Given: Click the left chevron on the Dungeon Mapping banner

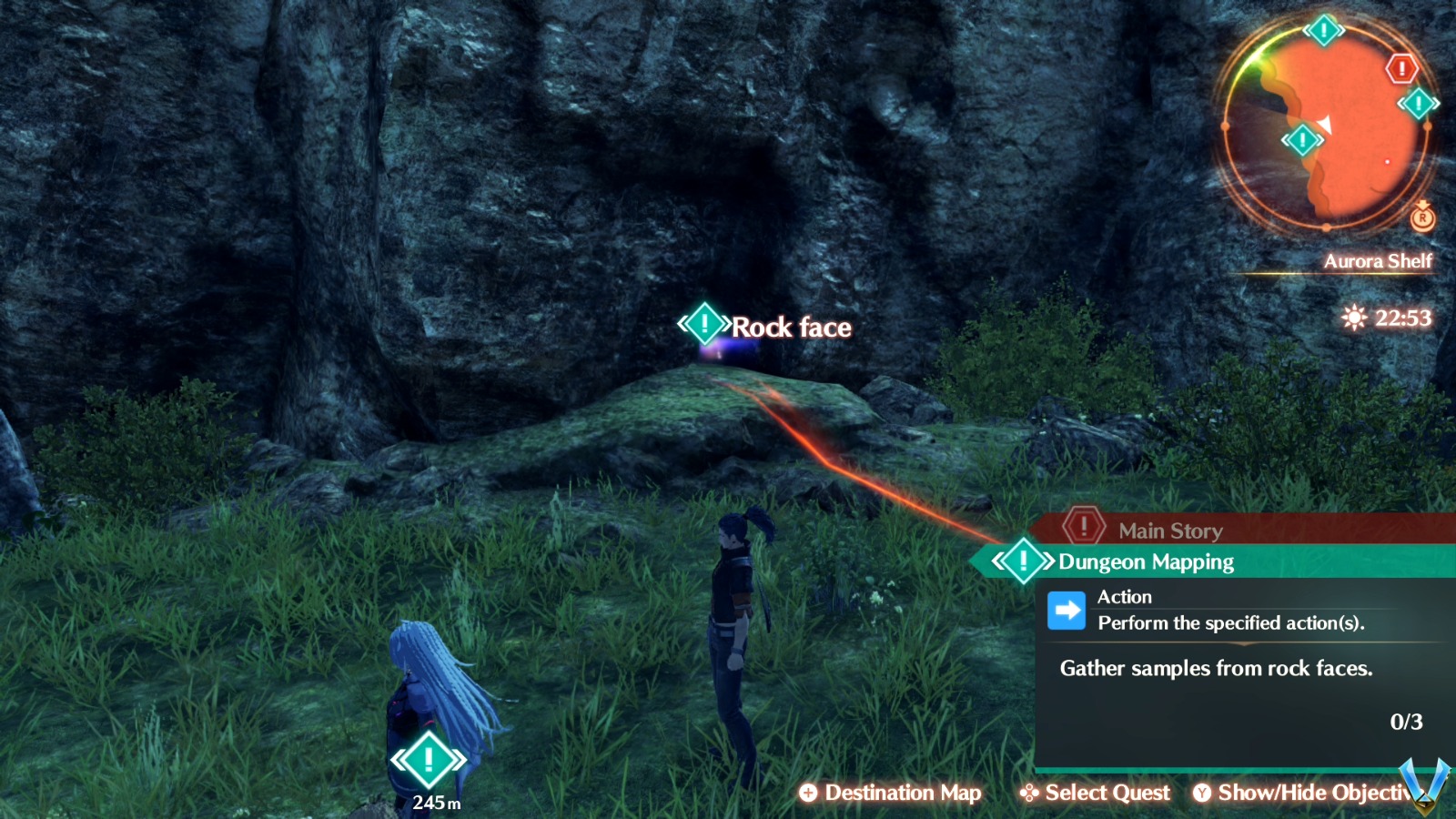Looking at the screenshot, I should [x=998, y=561].
